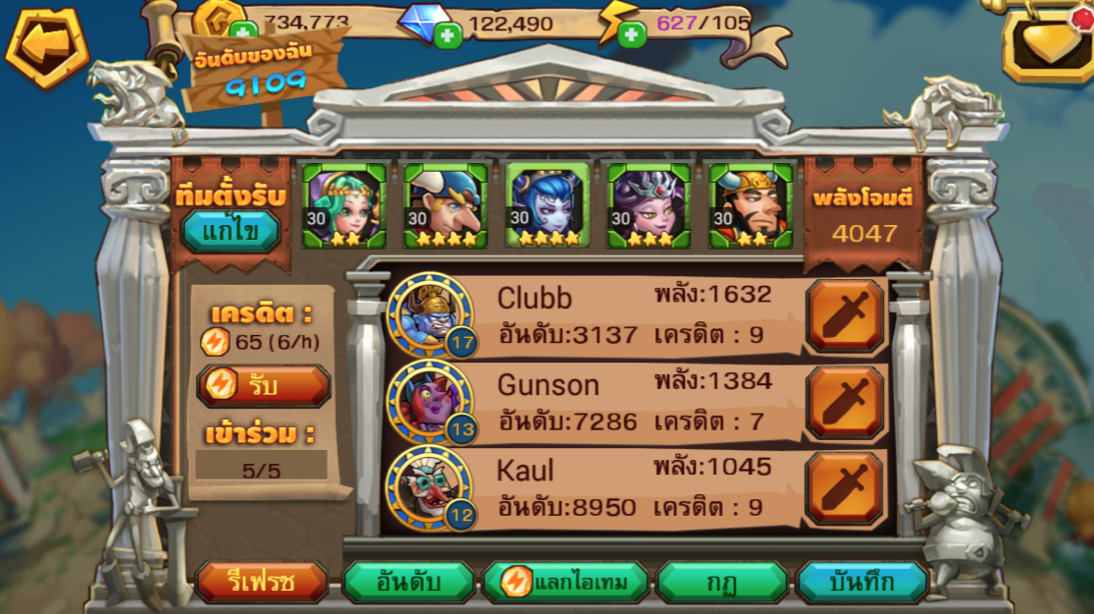Edit defense team with แก้ไข button
Viewport: 1094px width, 614px height.
(230, 232)
